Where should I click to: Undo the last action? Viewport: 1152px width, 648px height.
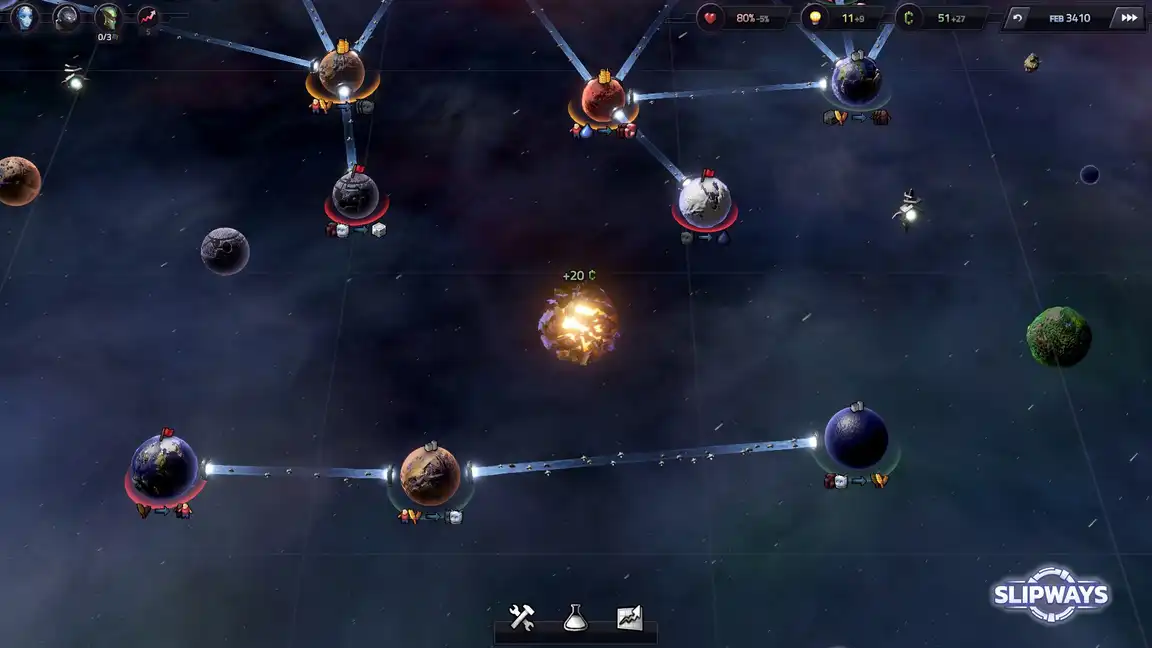tap(1018, 18)
